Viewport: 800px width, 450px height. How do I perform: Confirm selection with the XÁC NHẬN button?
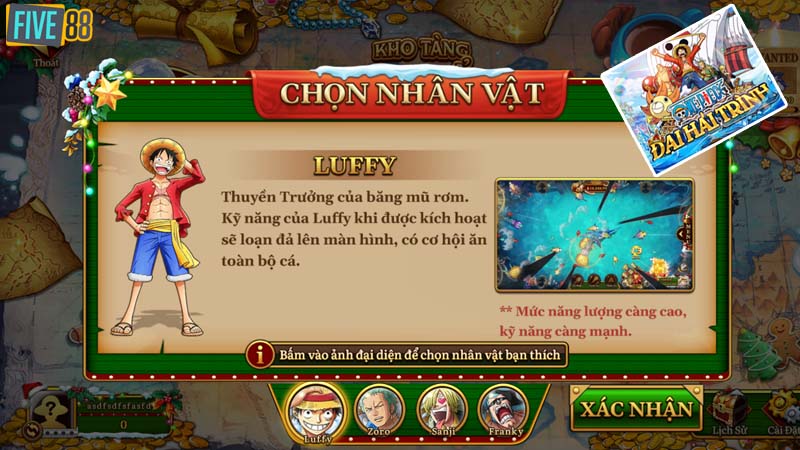coord(636,408)
